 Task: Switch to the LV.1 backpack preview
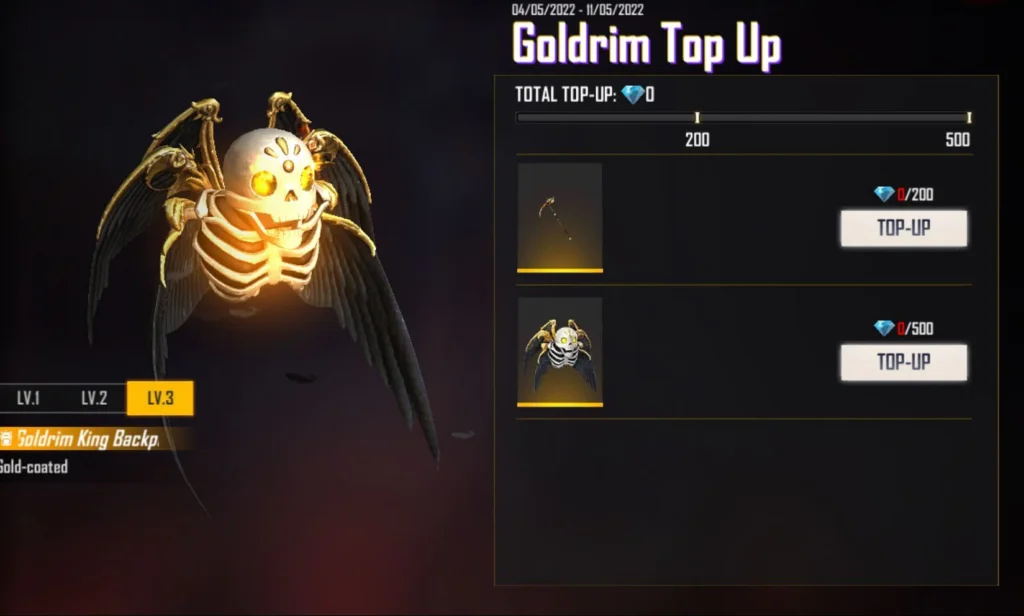(28, 398)
